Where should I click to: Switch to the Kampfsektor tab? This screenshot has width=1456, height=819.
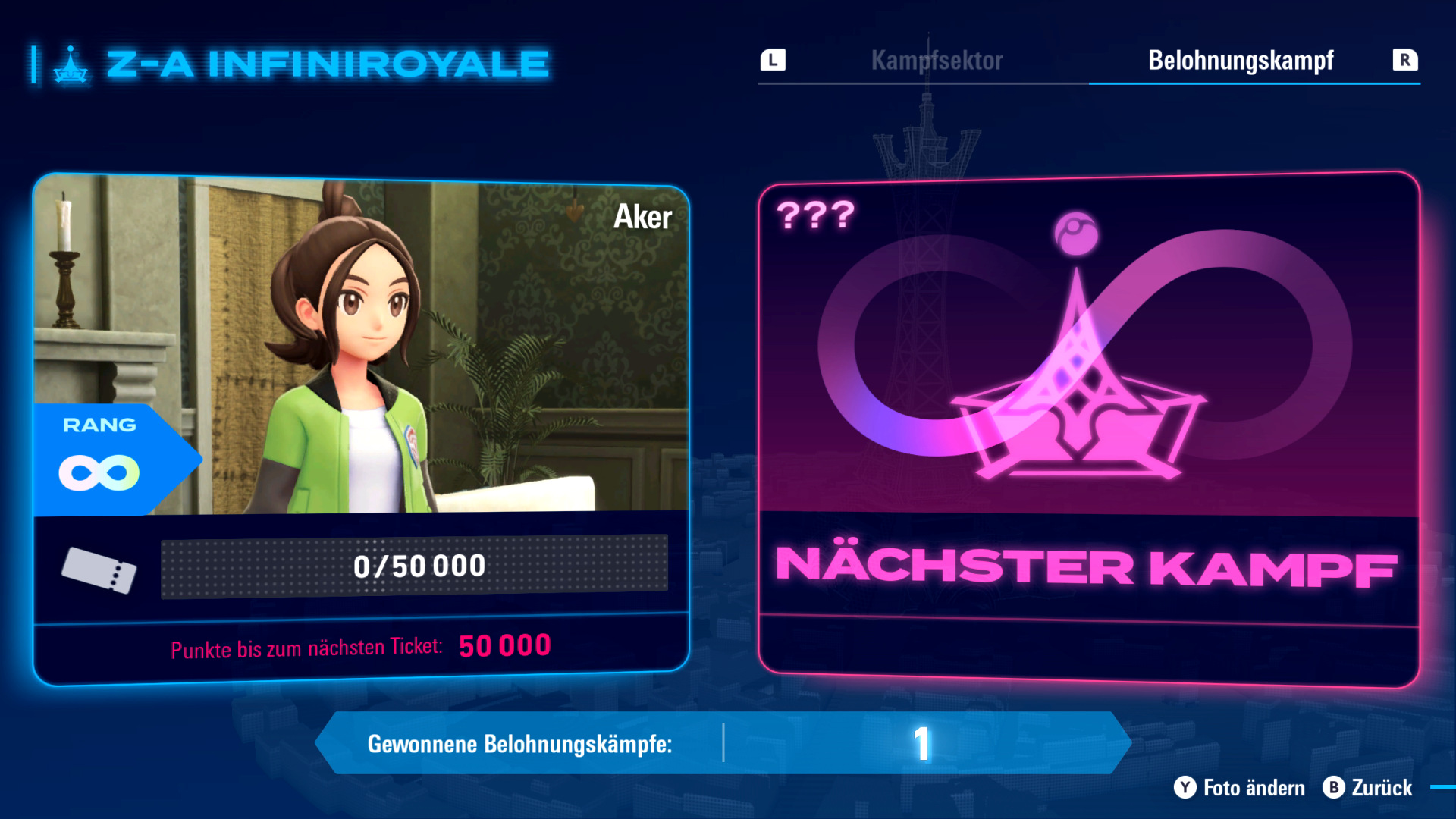pyautogui.click(x=937, y=61)
